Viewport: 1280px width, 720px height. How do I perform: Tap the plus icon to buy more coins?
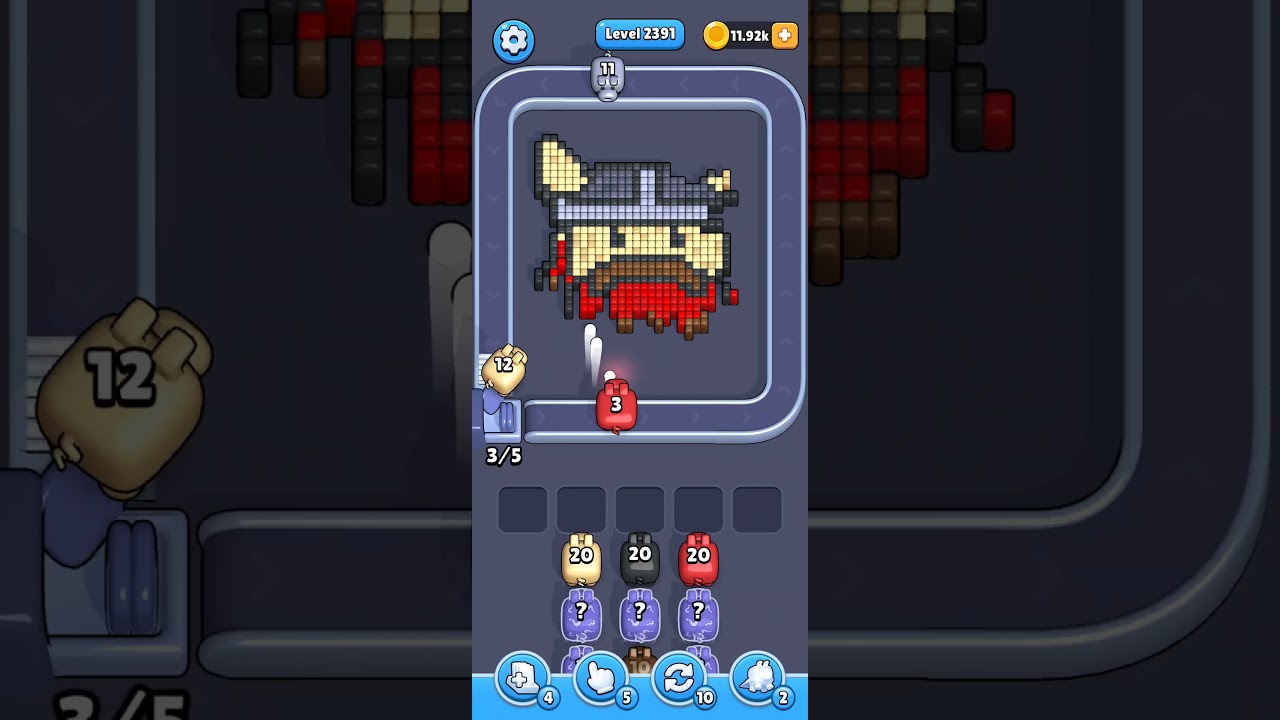tap(784, 35)
